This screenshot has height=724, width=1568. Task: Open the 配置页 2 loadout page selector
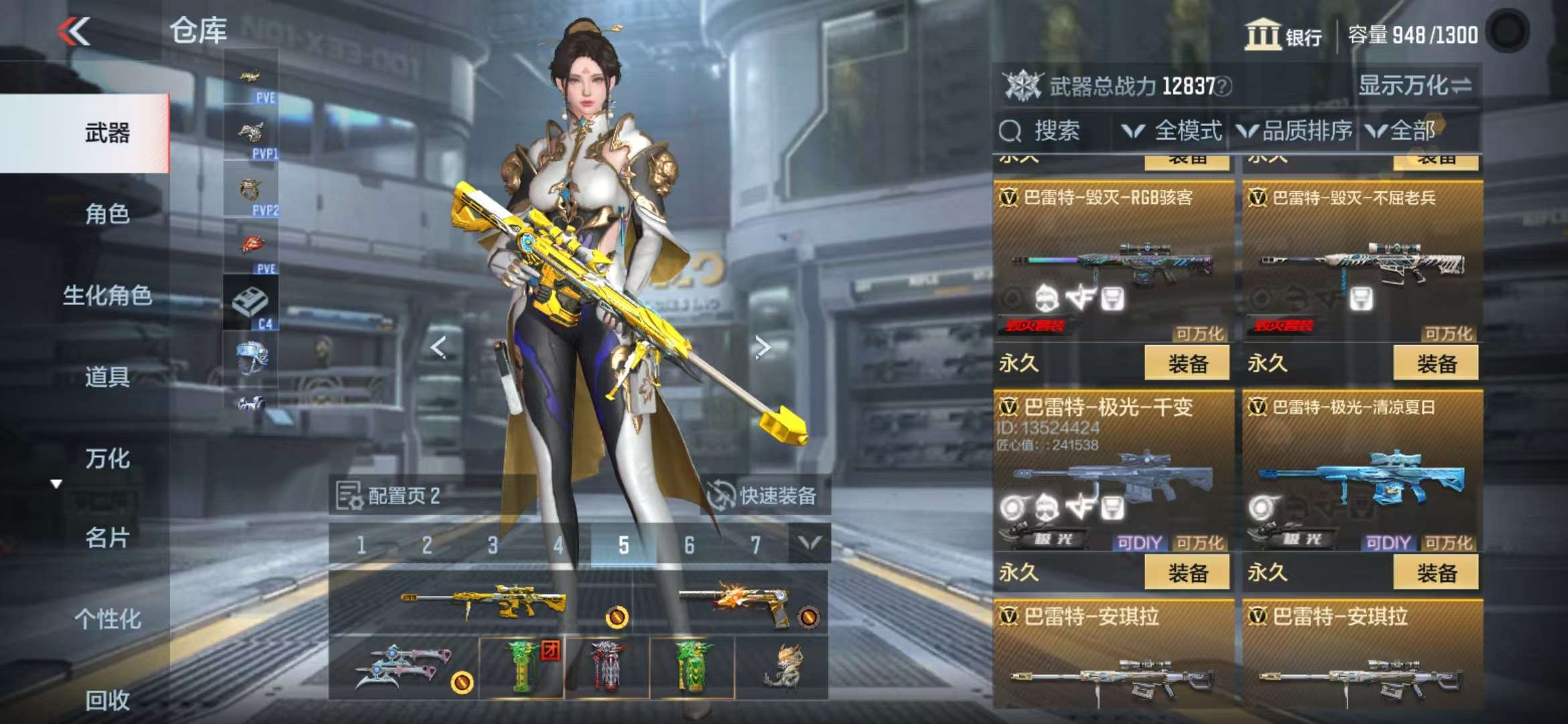(390, 496)
